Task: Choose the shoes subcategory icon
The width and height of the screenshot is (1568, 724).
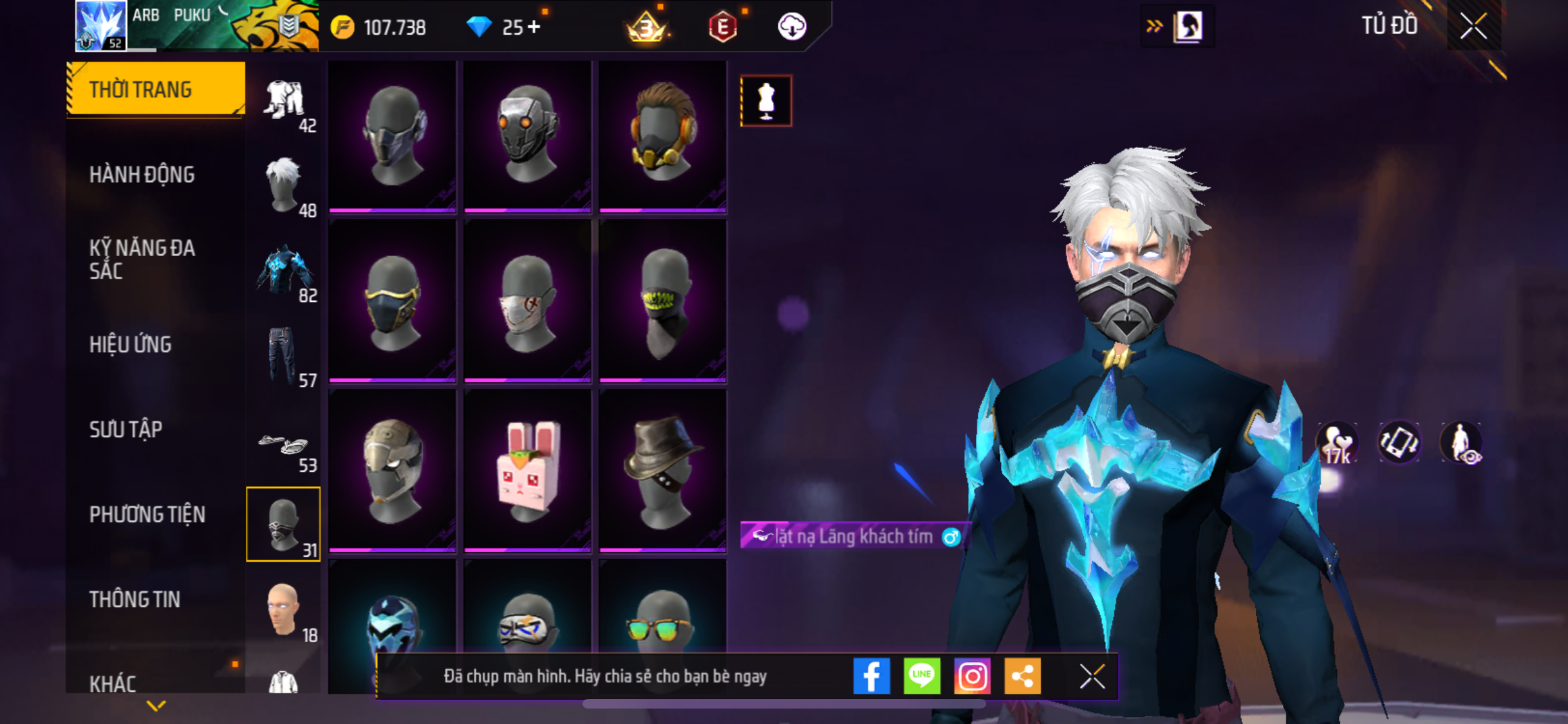Action: click(283, 444)
